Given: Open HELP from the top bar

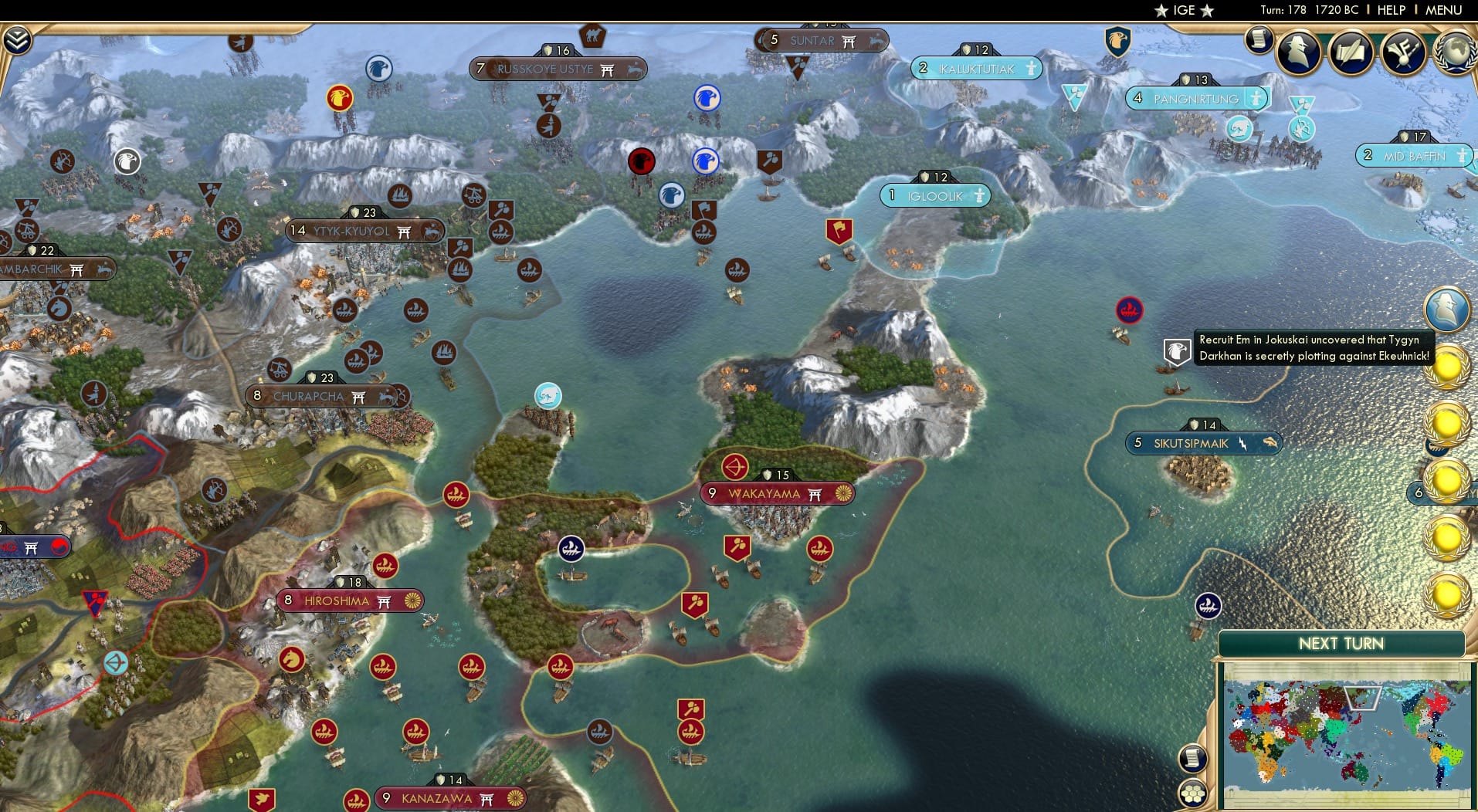Looking at the screenshot, I should [x=1390, y=10].
